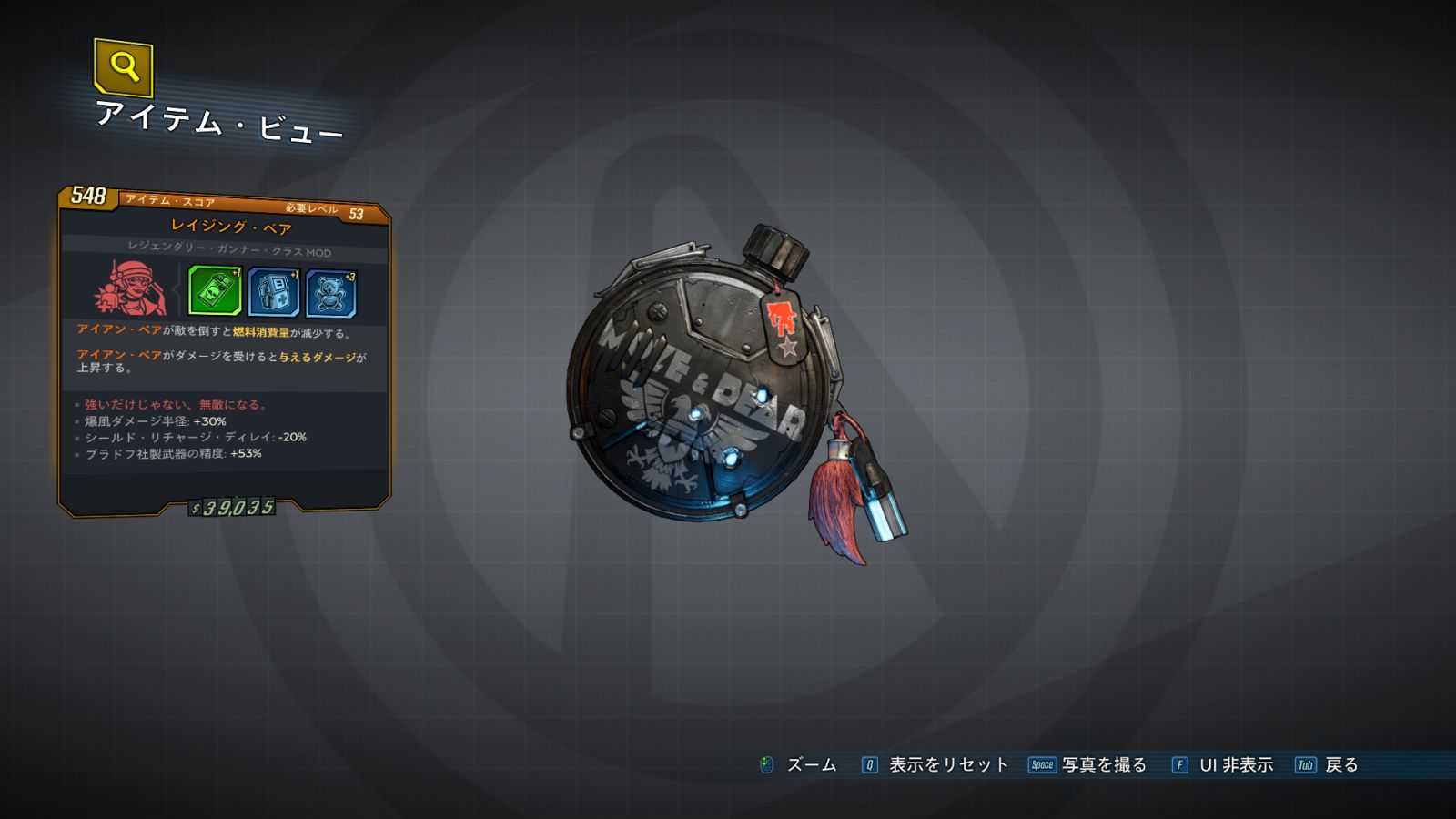Select the green skill icon with +1 bonus
The image size is (1456, 819).
tap(215, 291)
